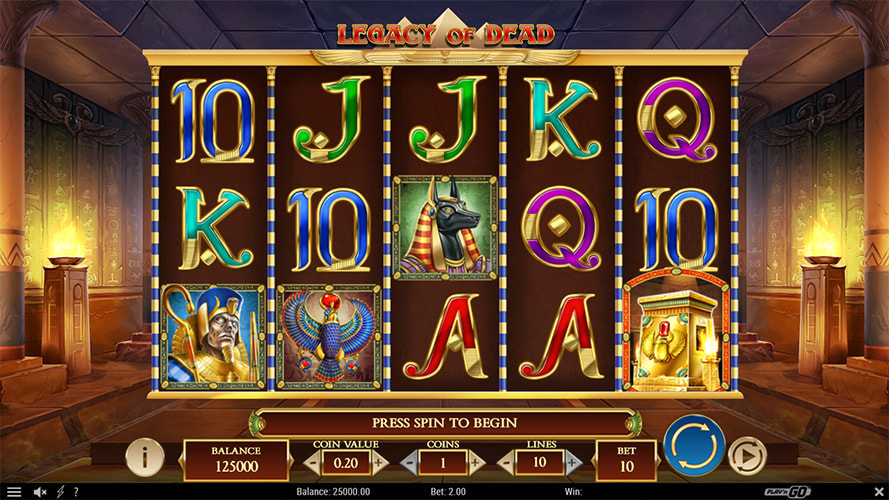Toggle the lightning bolt fast play
Image resolution: width=889 pixels, height=500 pixels.
click(60, 492)
